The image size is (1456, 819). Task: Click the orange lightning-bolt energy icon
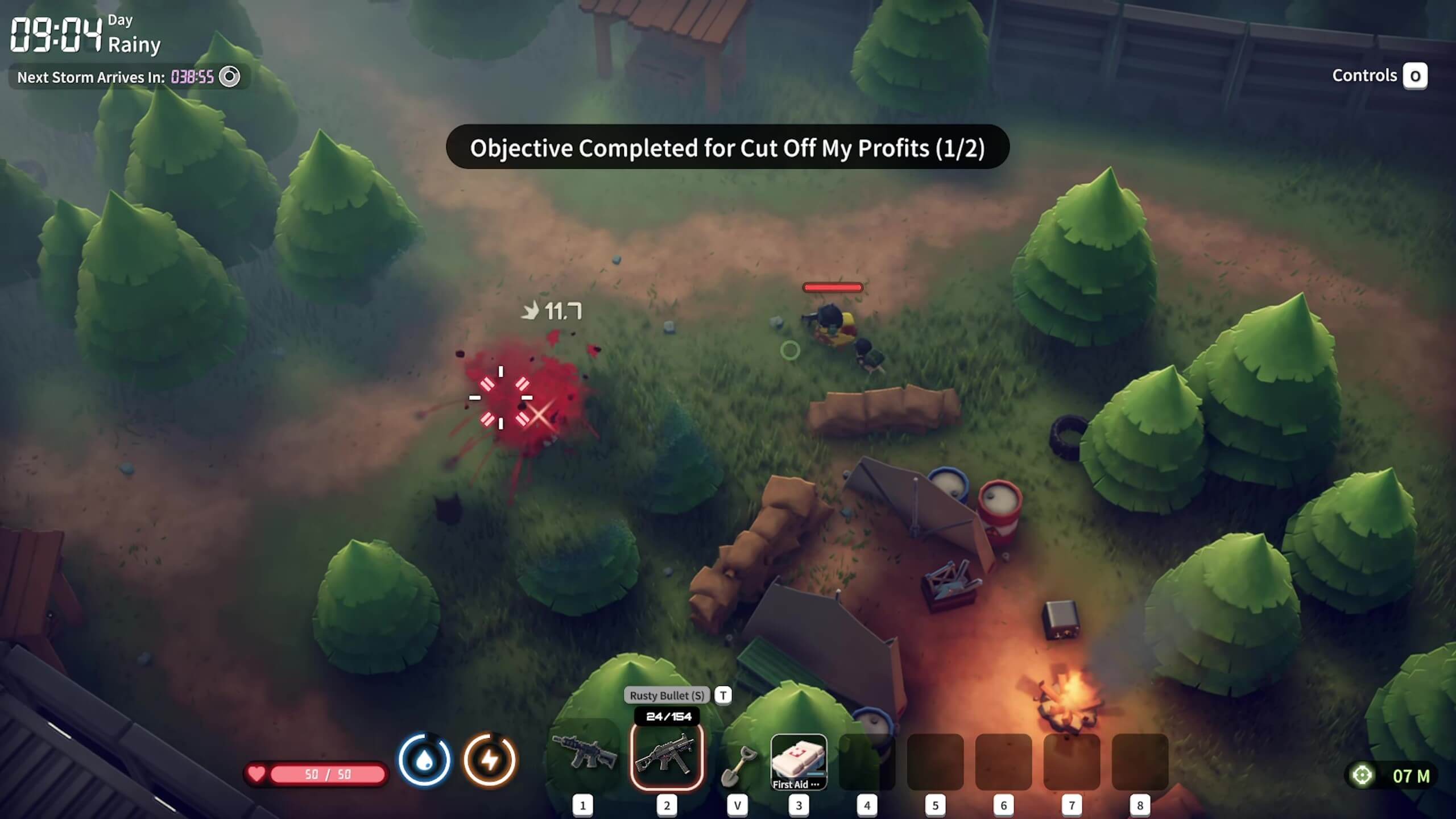[x=490, y=760]
